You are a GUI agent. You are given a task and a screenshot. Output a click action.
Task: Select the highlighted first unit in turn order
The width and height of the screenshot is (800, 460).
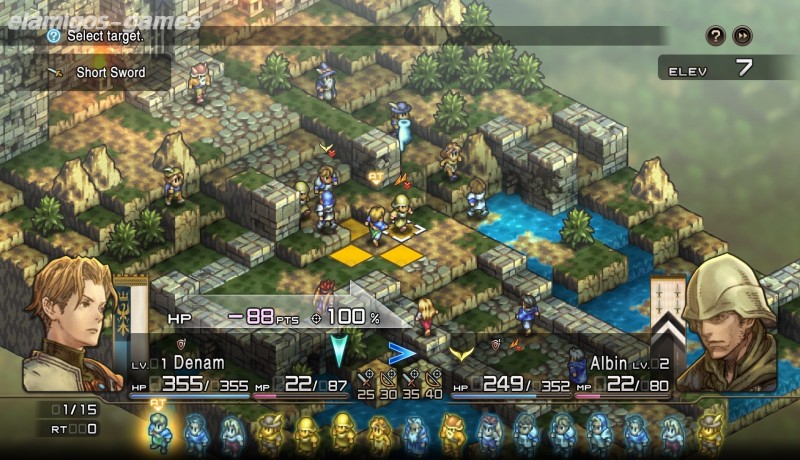tap(159, 432)
